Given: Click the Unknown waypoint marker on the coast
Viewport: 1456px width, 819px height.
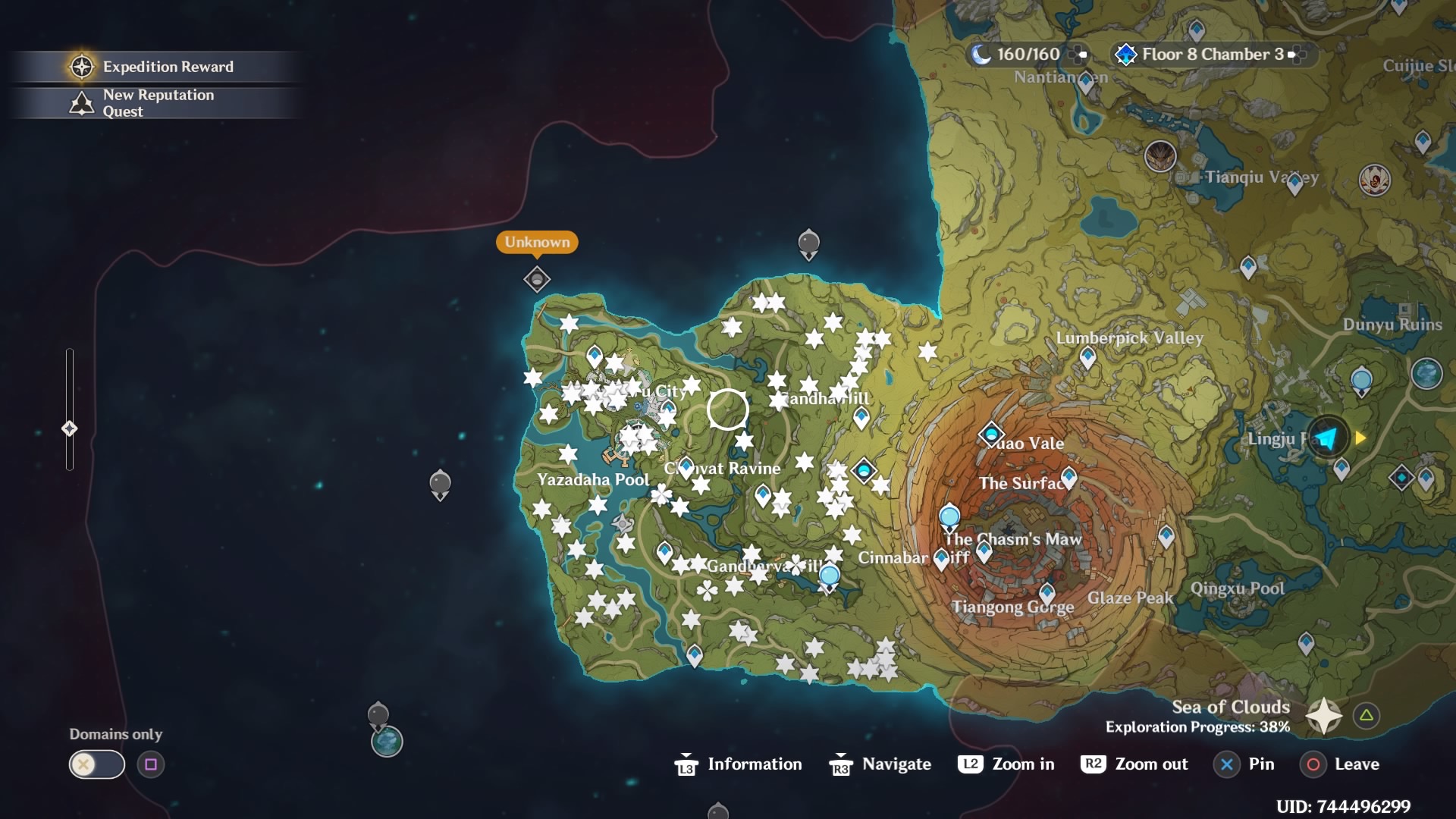Looking at the screenshot, I should point(536,279).
